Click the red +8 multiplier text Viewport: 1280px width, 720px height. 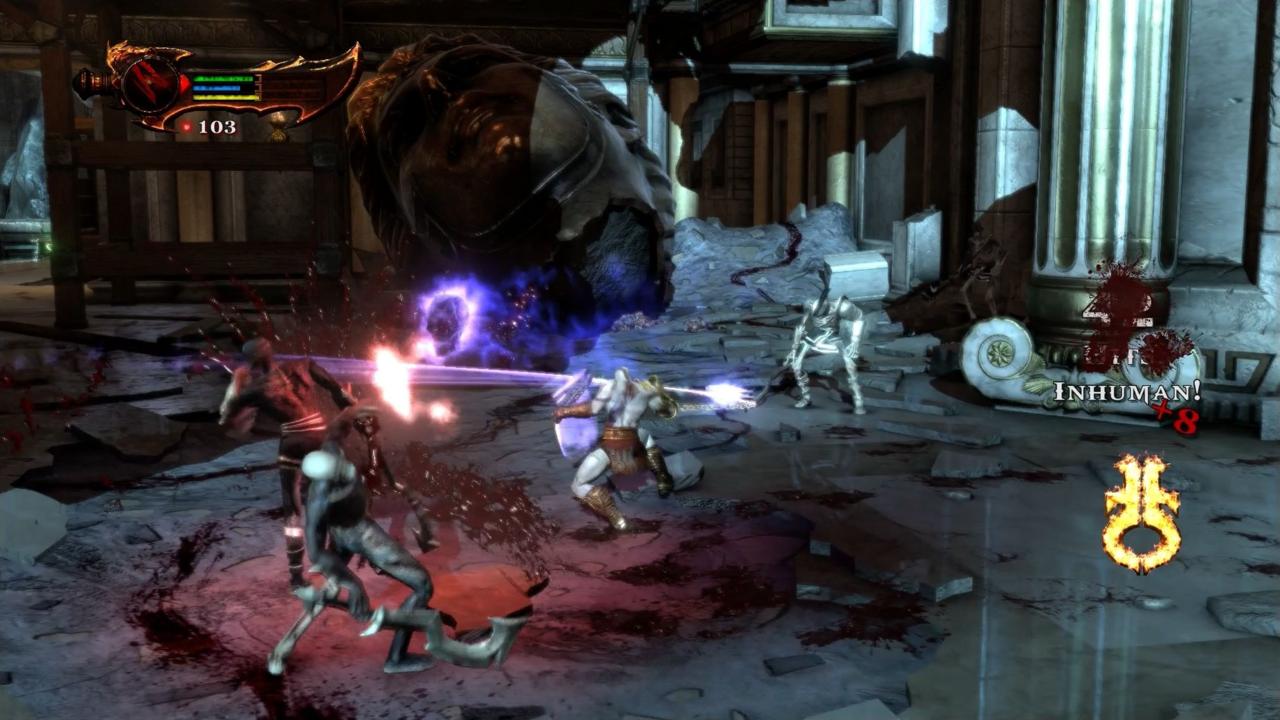coord(1176,417)
